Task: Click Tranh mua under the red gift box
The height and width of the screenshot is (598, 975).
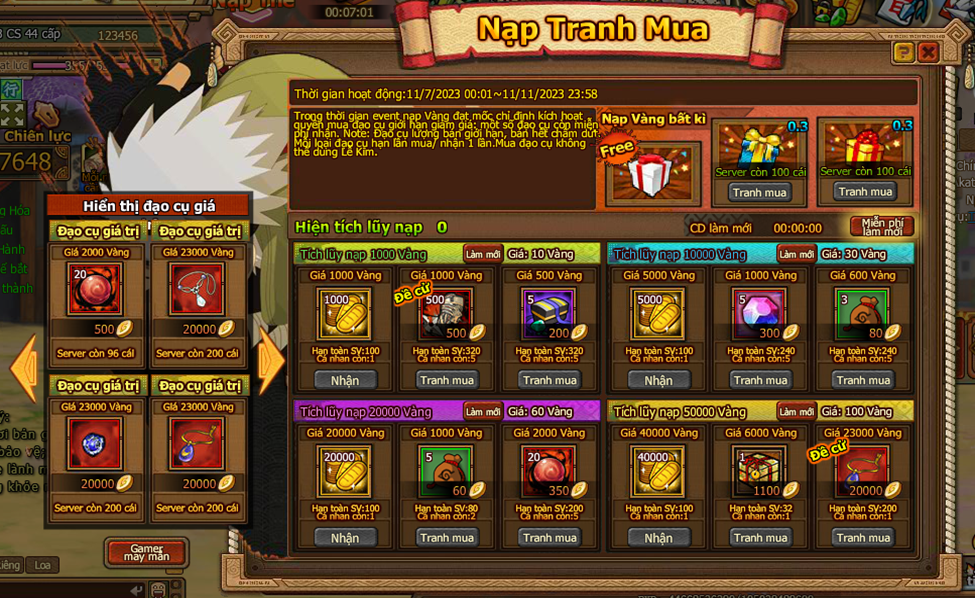Action: tap(865, 192)
